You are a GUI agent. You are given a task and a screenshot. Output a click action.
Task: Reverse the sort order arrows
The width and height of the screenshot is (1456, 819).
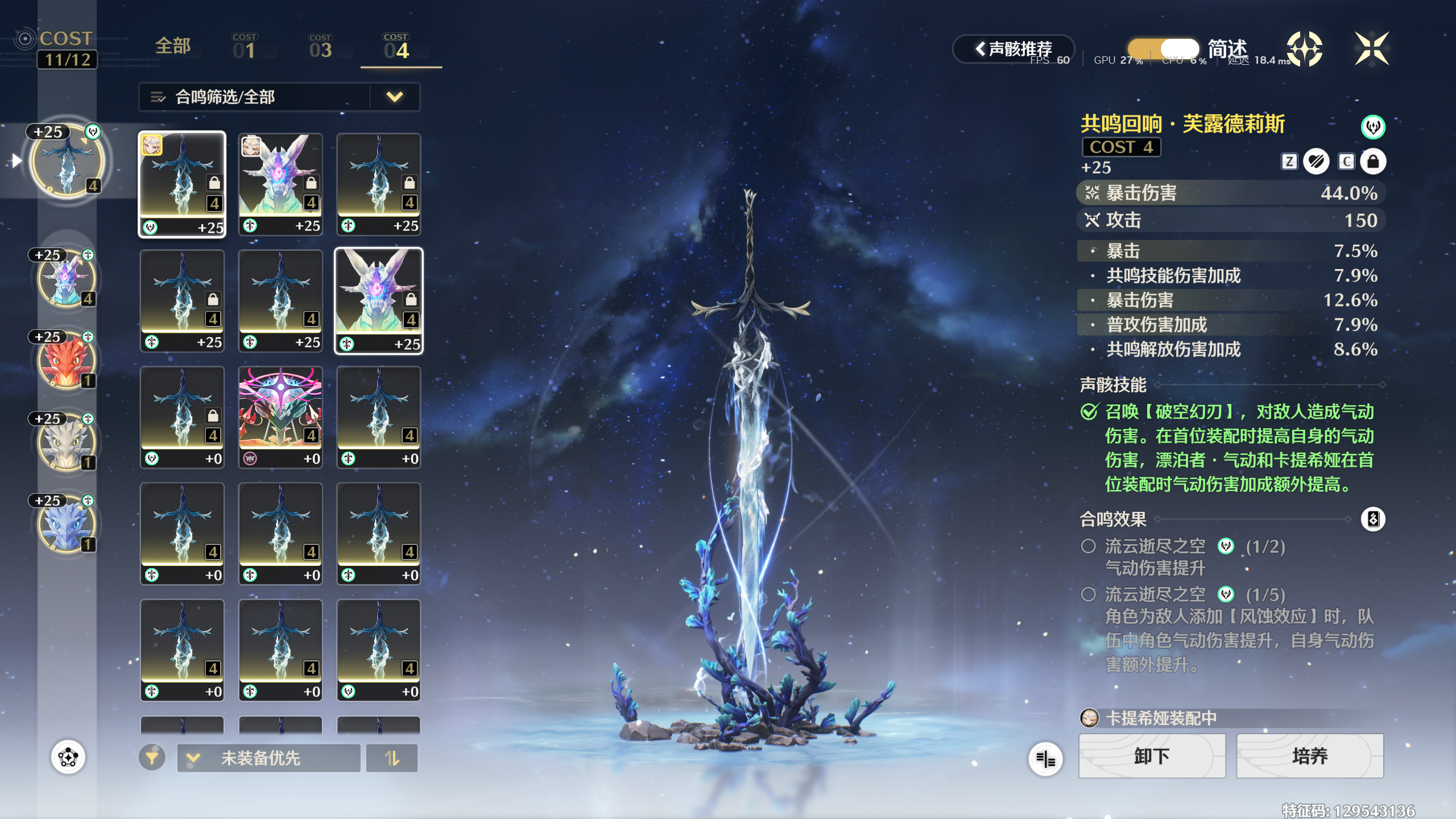click(392, 758)
